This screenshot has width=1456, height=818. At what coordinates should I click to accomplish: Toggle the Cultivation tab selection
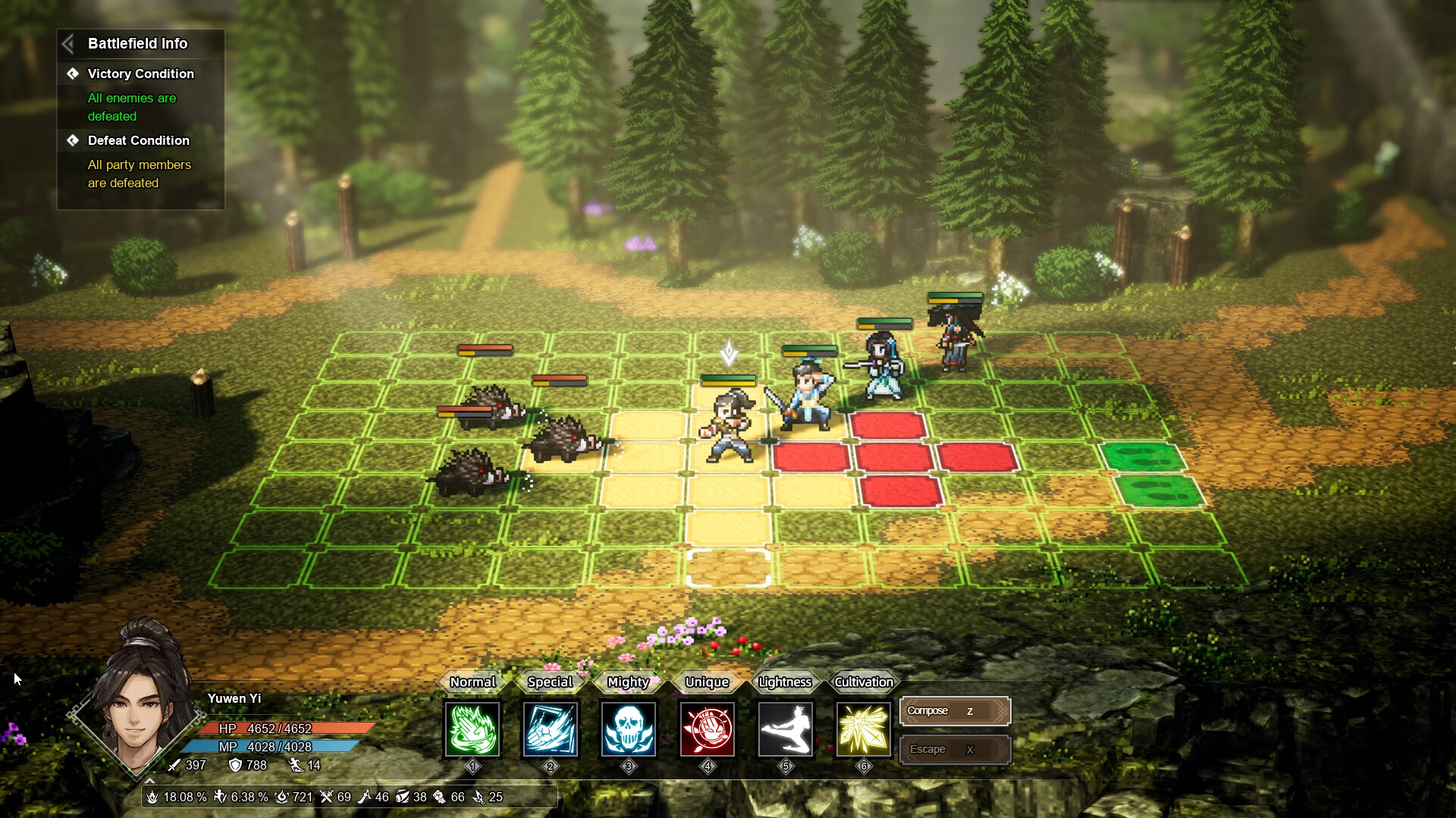pyautogui.click(x=863, y=682)
